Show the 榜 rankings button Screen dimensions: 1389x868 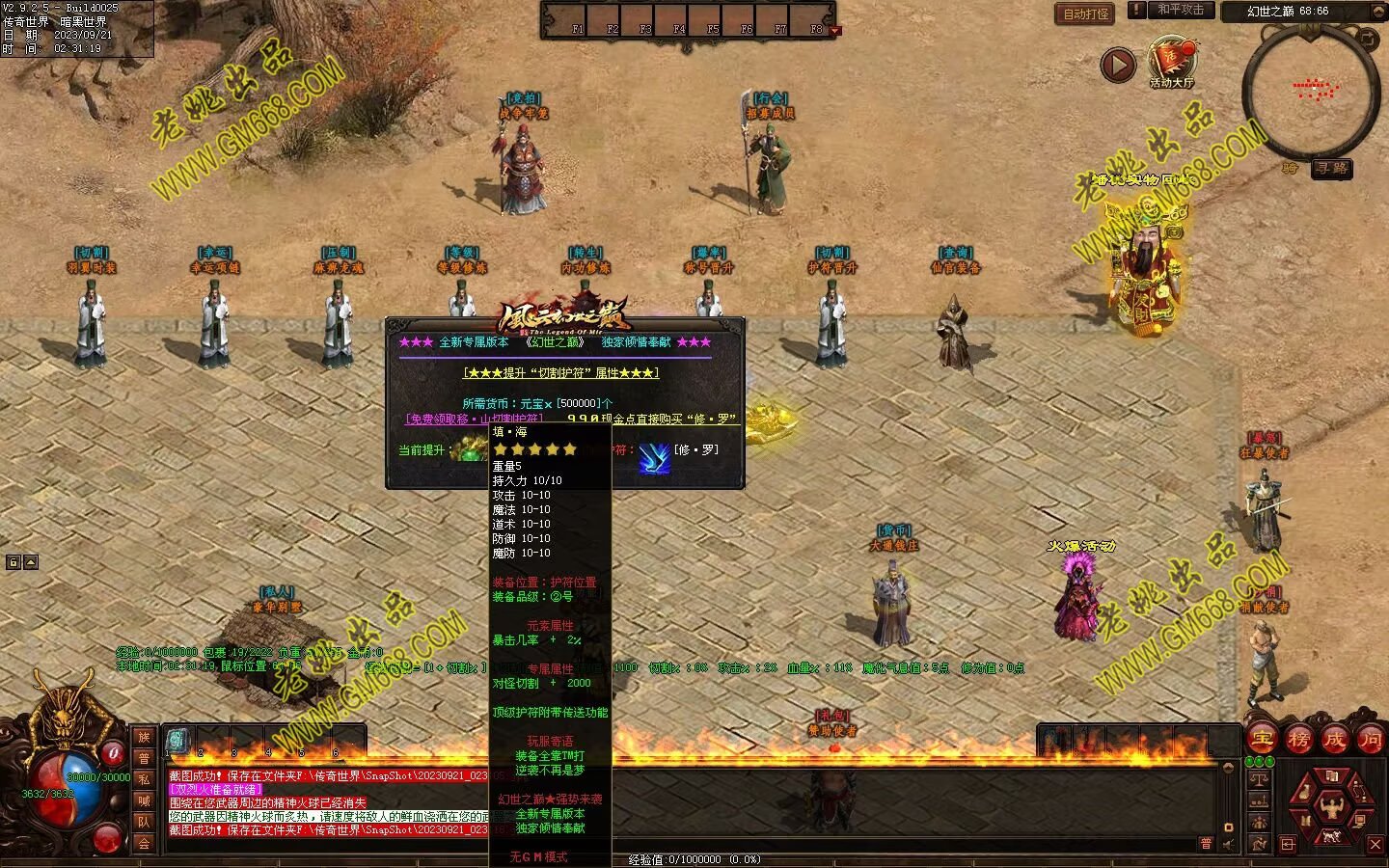(1298, 740)
